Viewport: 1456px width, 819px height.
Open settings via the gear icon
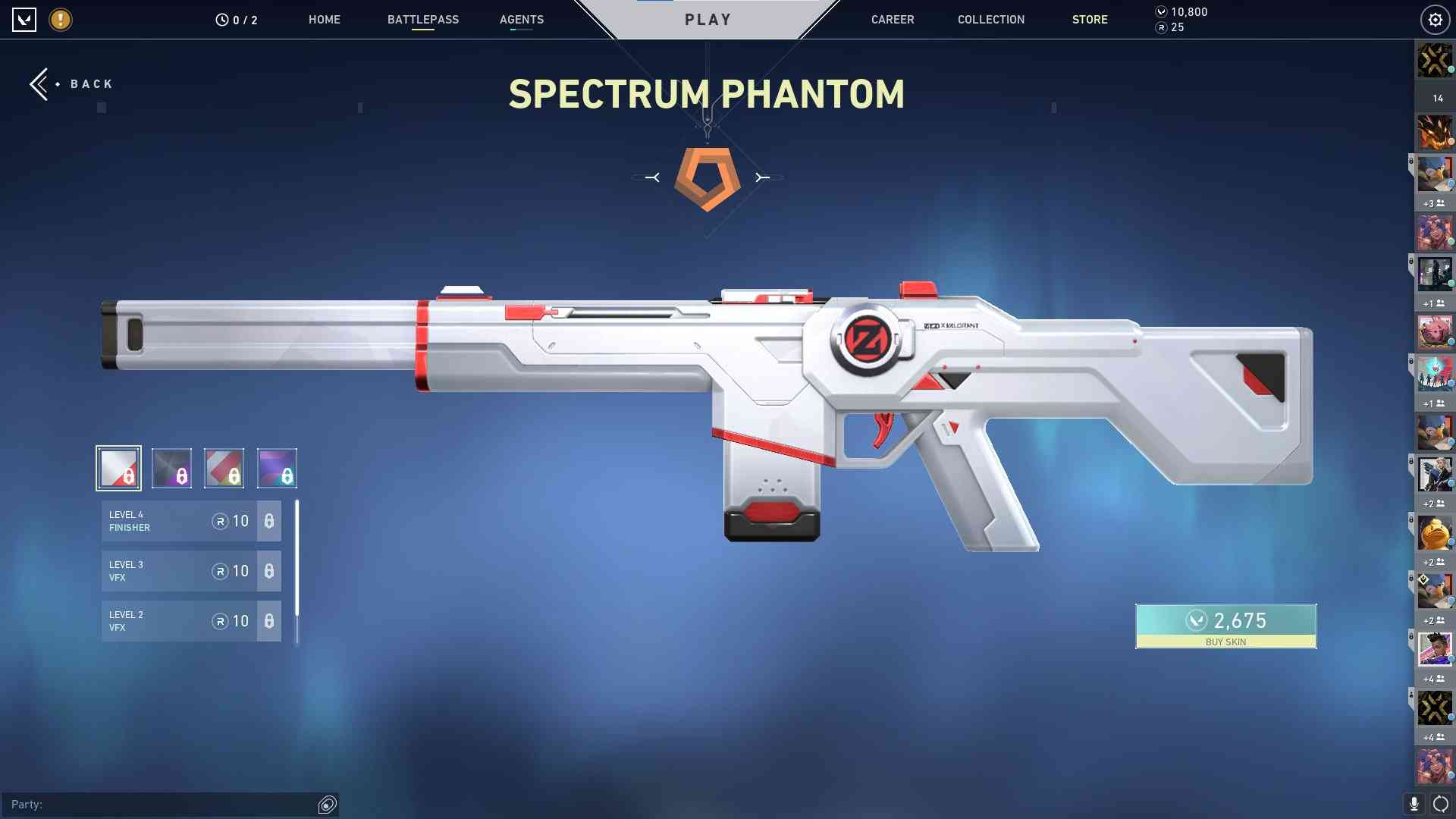coord(1435,20)
